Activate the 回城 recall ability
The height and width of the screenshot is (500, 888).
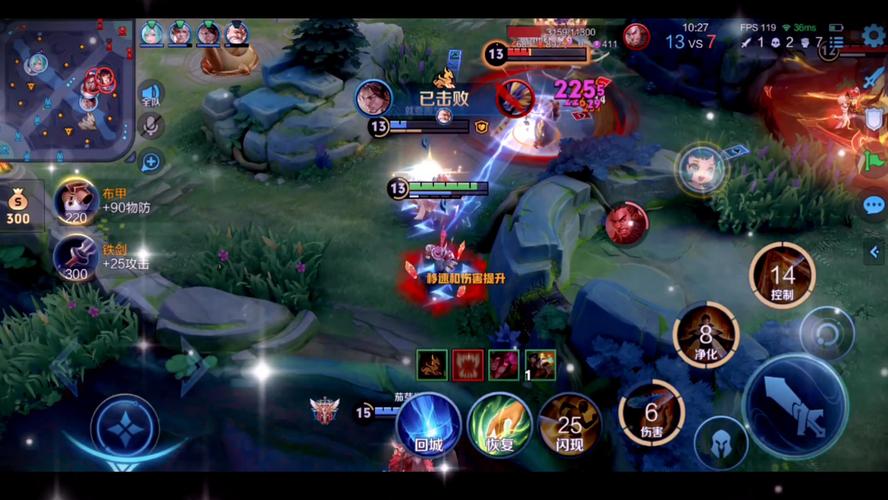tap(428, 424)
